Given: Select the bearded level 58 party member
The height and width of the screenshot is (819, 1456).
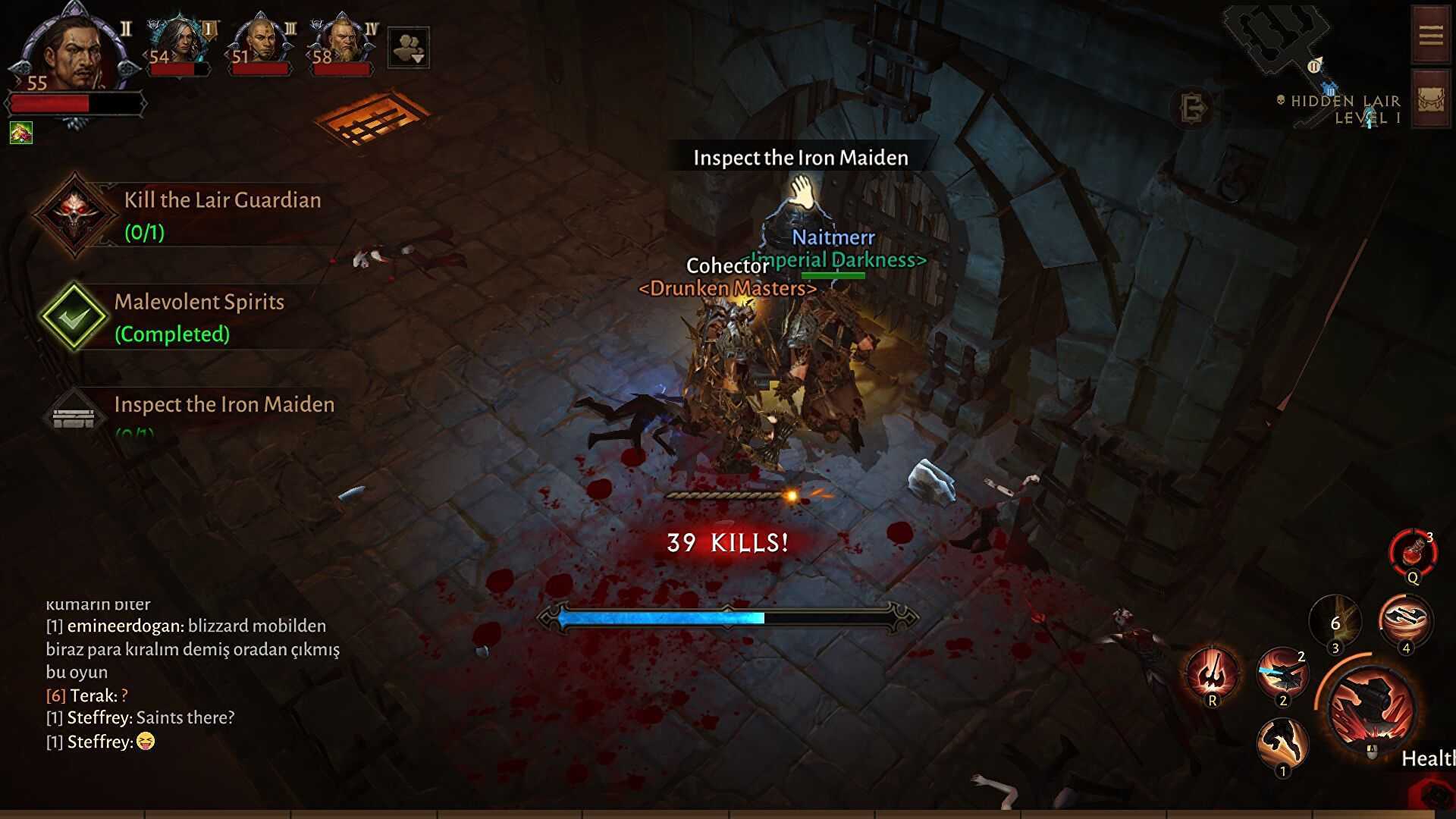Looking at the screenshot, I should click(x=342, y=42).
